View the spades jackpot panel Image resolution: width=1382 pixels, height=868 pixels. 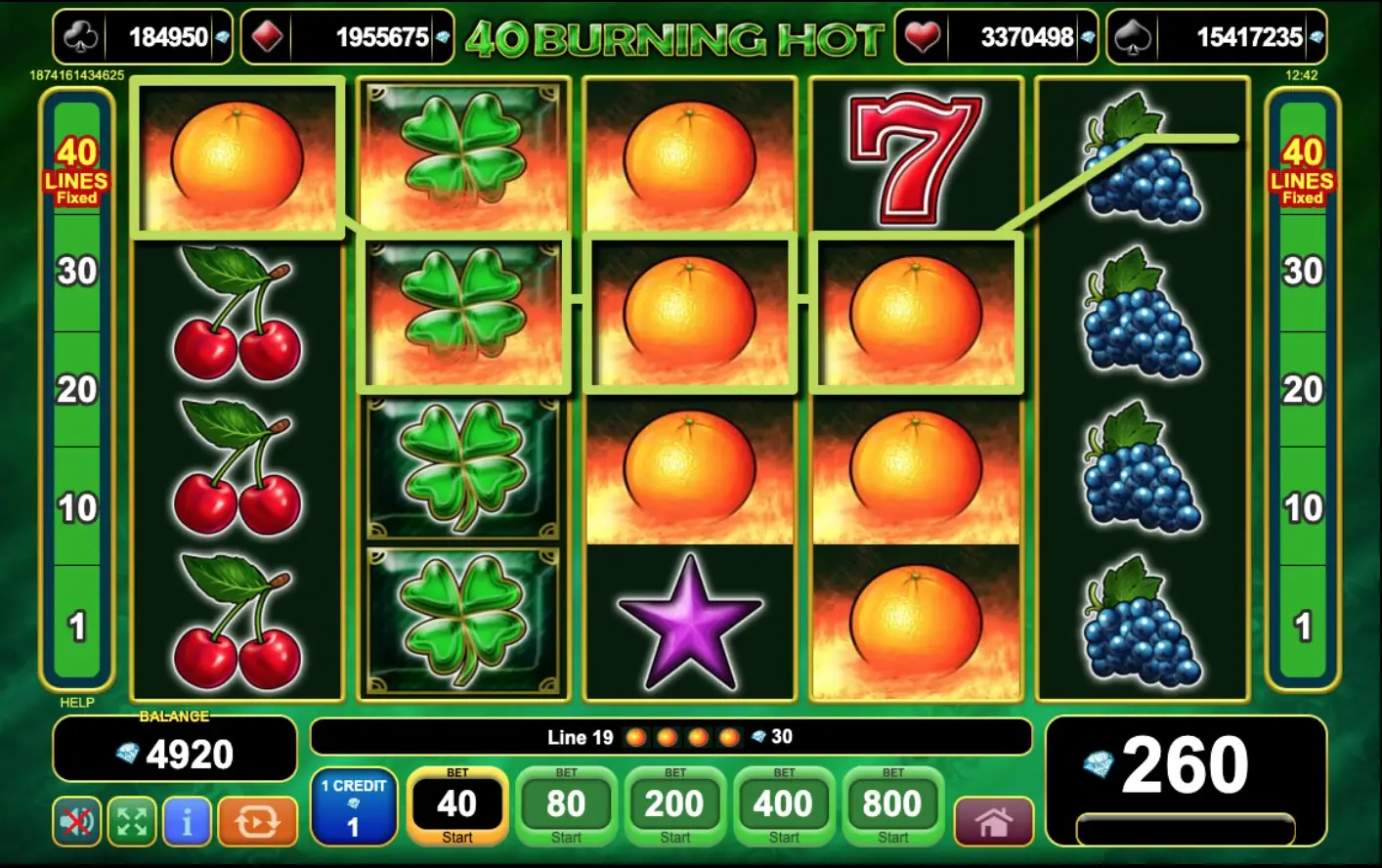[x=1216, y=37]
